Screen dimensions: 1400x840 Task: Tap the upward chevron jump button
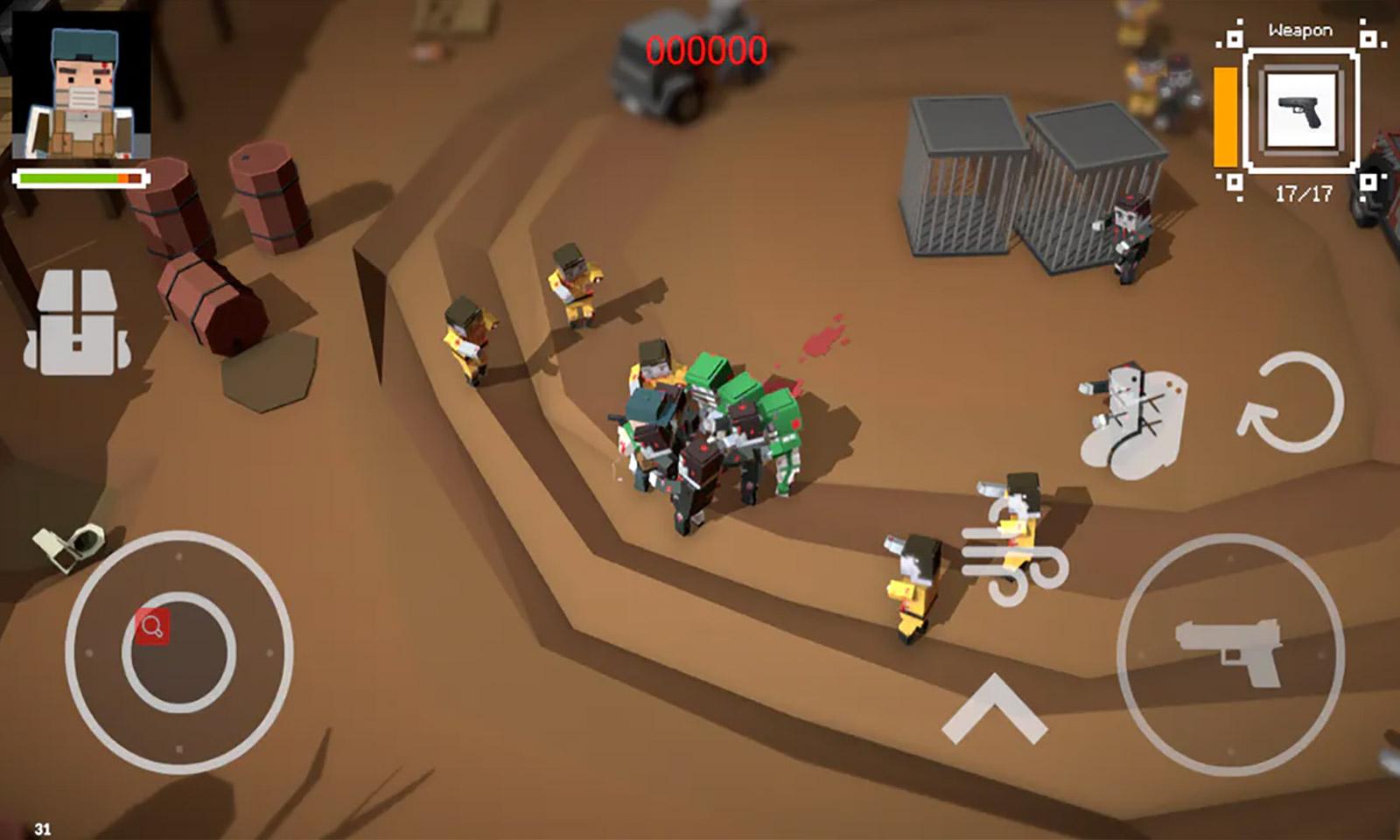[x=994, y=709]
